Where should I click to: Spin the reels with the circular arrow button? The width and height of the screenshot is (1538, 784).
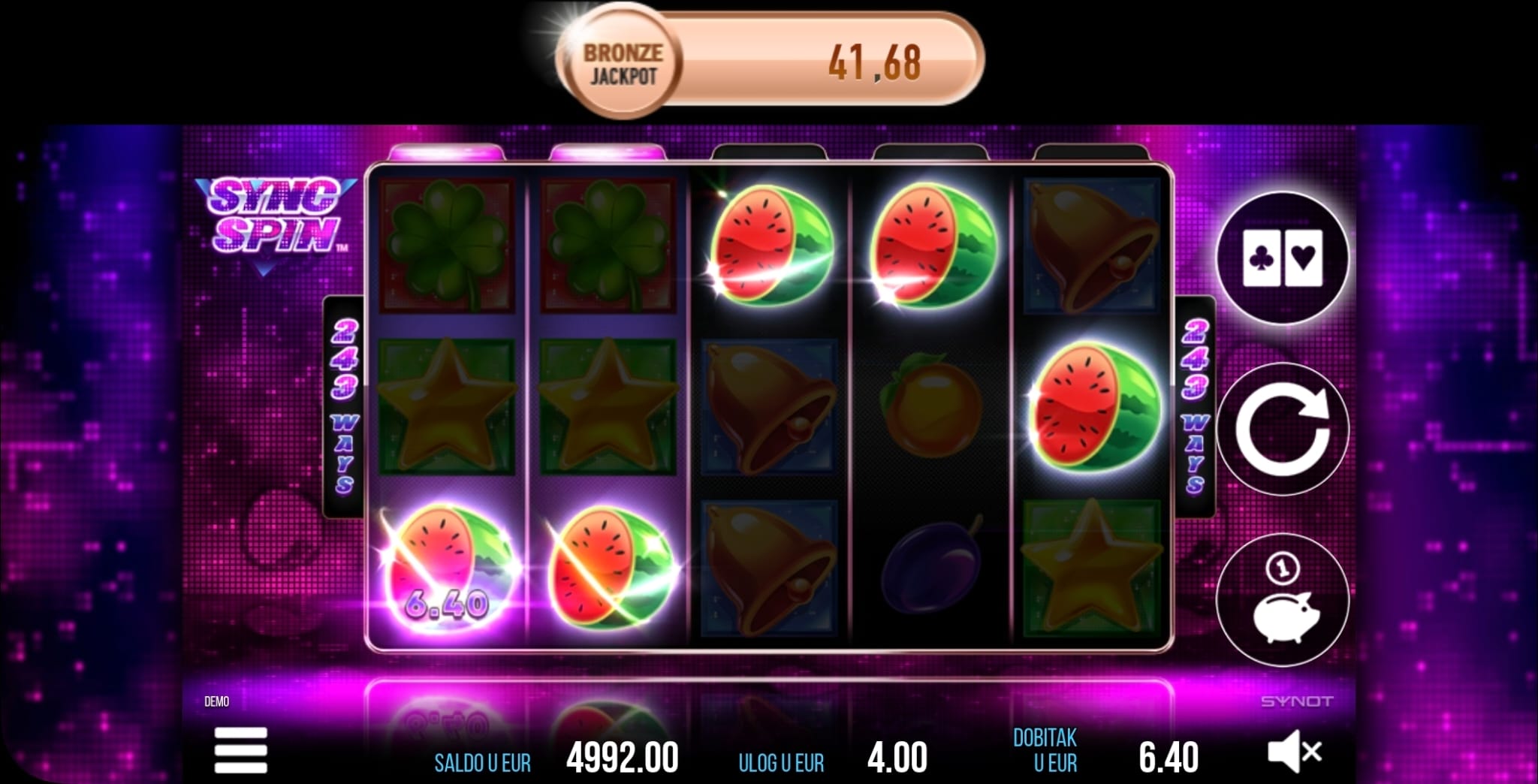(x=1282, y=429)
